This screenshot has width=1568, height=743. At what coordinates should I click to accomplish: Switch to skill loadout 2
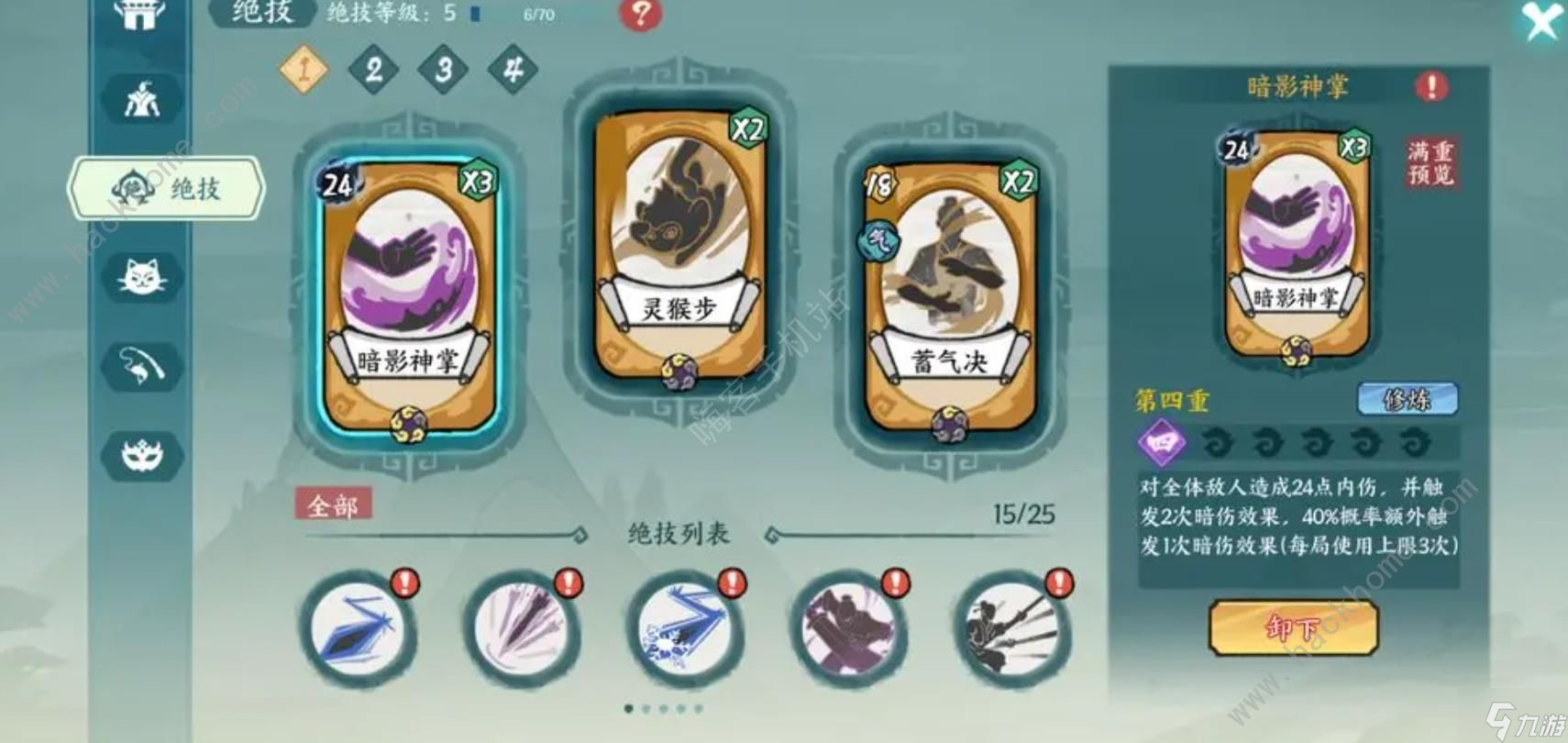373,69
